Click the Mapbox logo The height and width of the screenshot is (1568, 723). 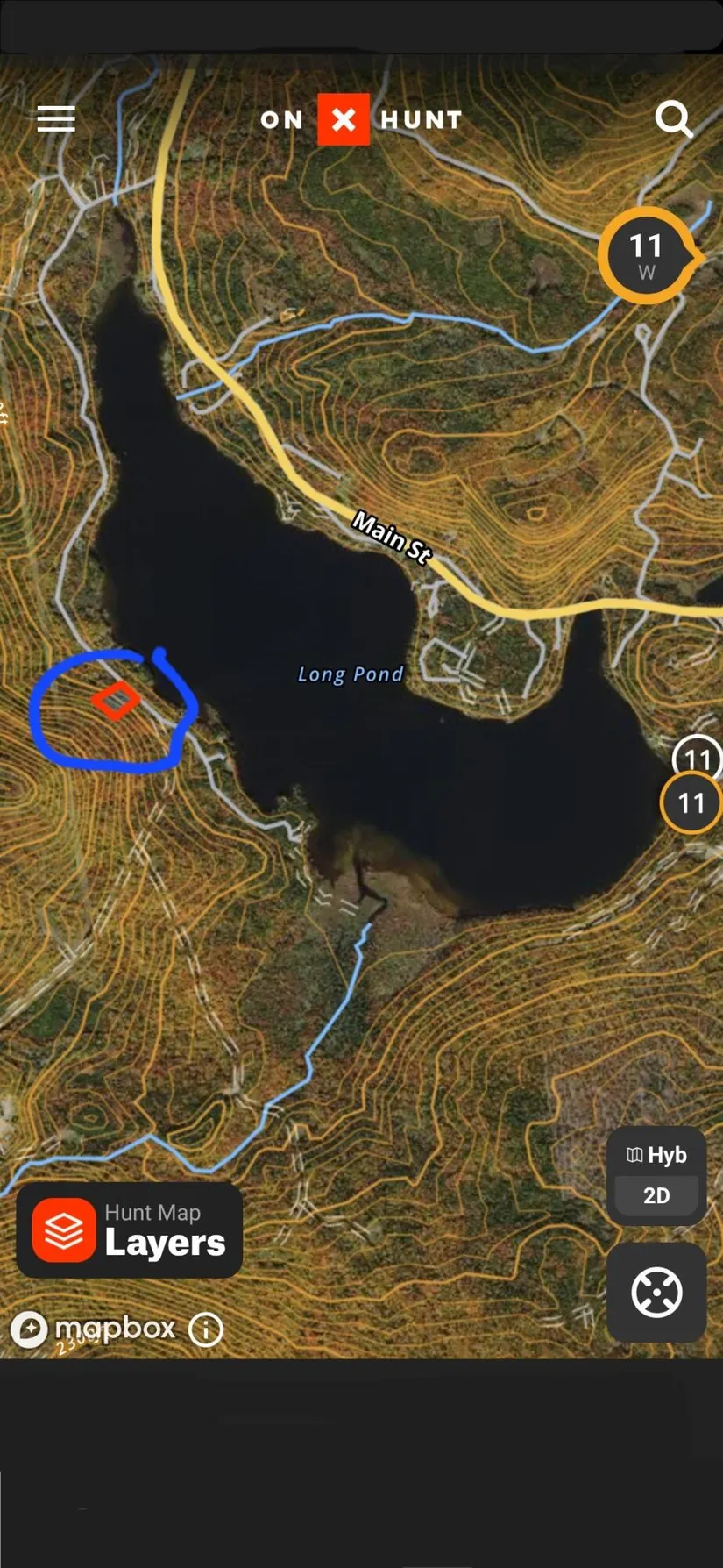(x=95, y=1329)
